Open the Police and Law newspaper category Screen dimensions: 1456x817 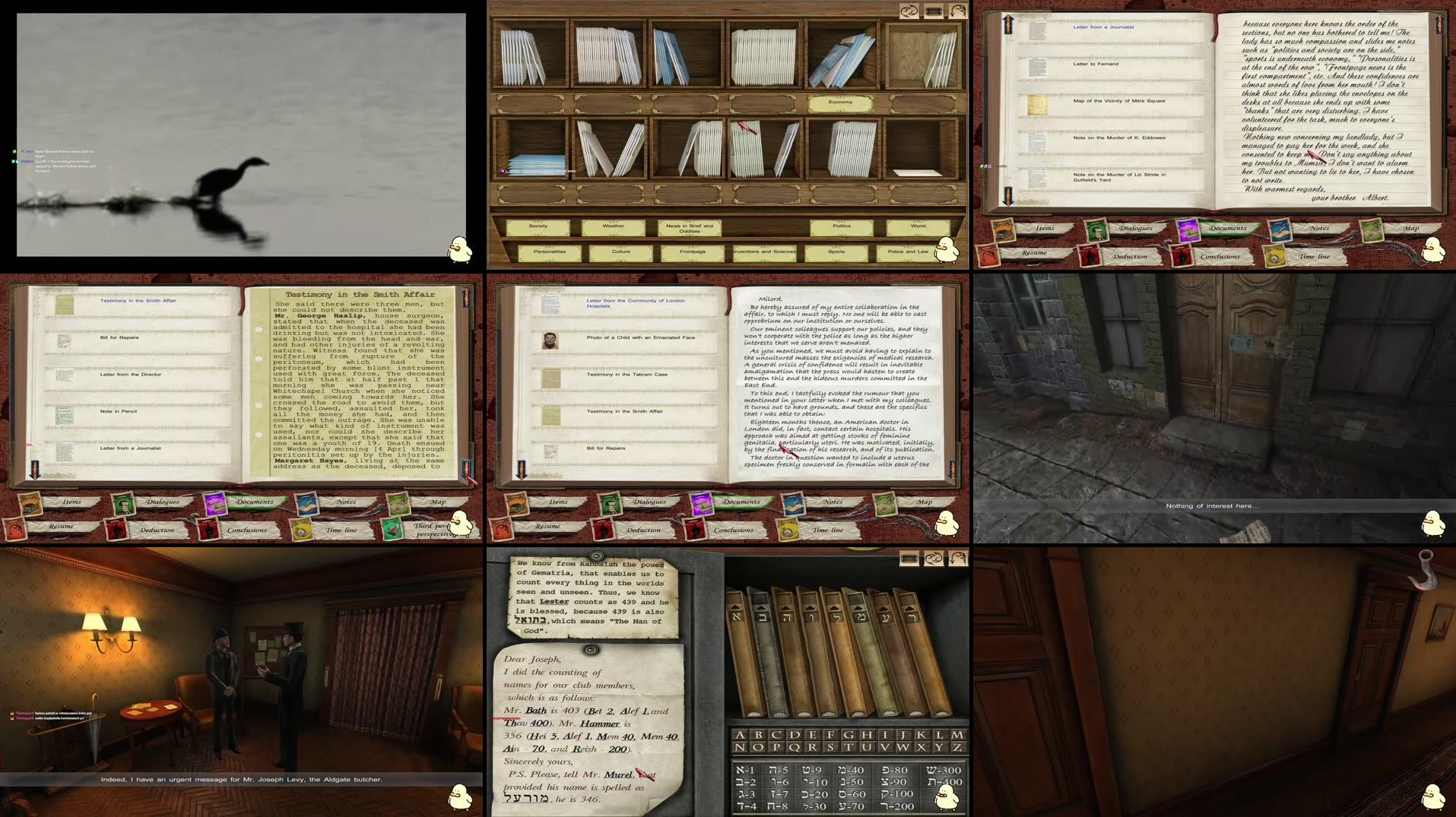coord(909,251)
